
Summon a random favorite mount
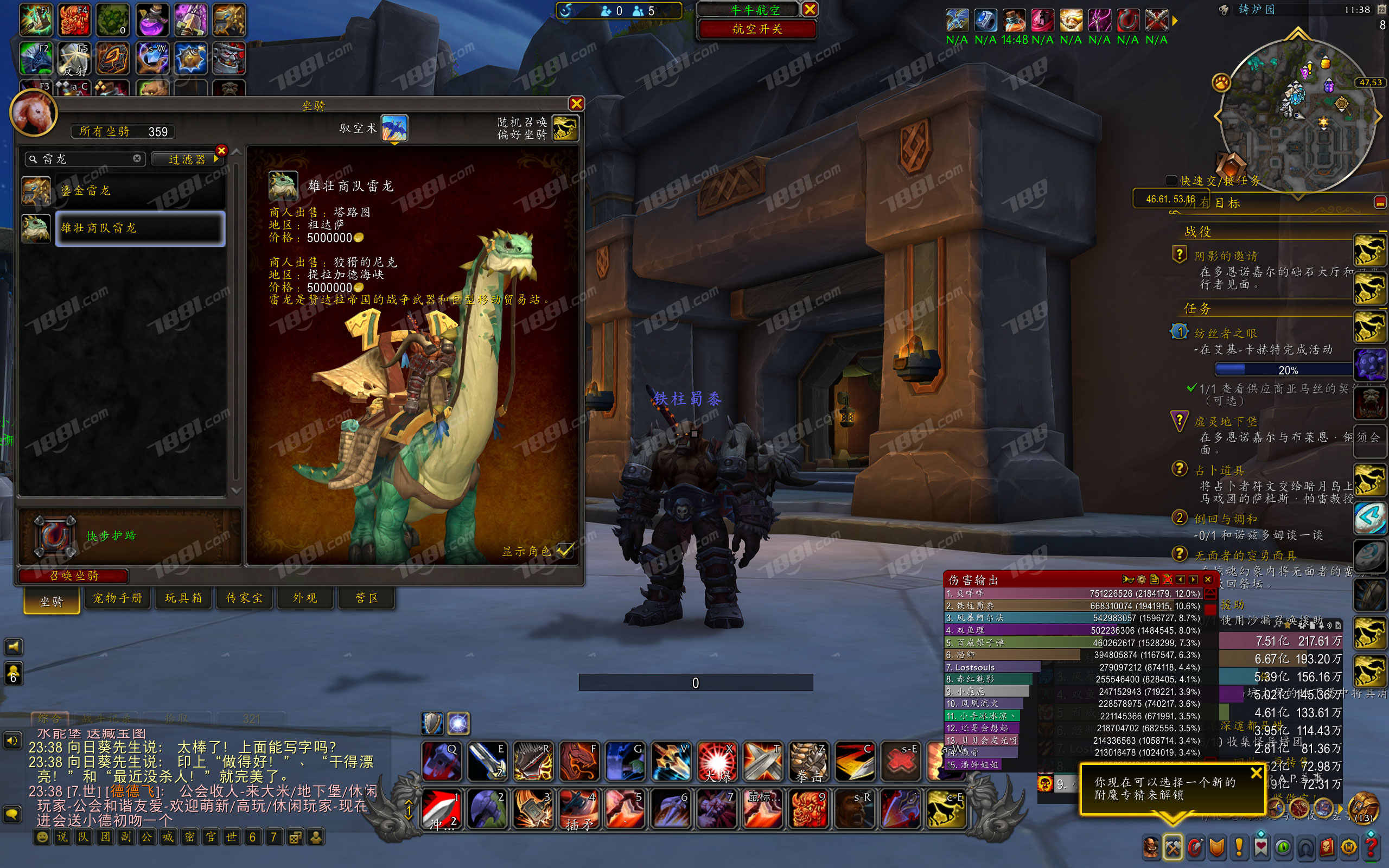(x=565, y=127)
